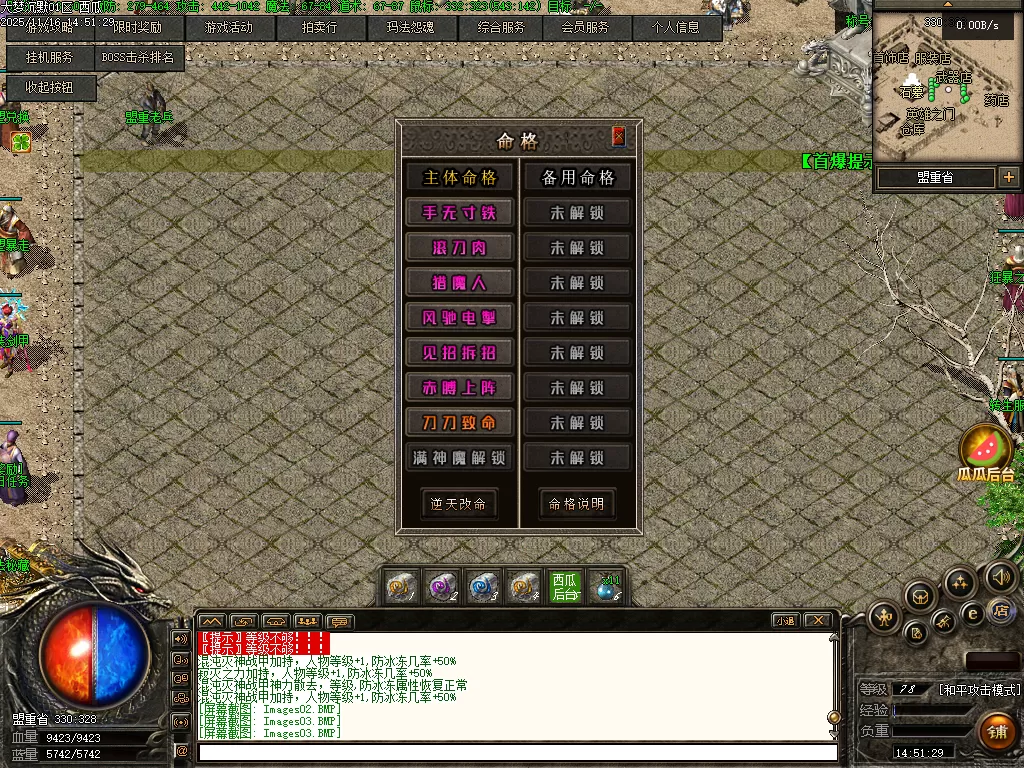The height and width of the screenshot is (768, 1024).
Task: Open the 拍卖行 auction house menu
Action: (320, 28)
